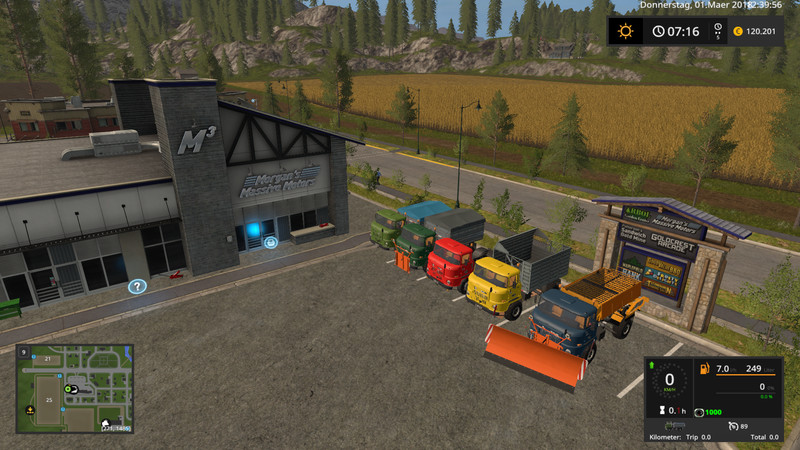Open the minimap in the corner
Image resolution: width=800 pixels, height=450 pixels.
73,391
